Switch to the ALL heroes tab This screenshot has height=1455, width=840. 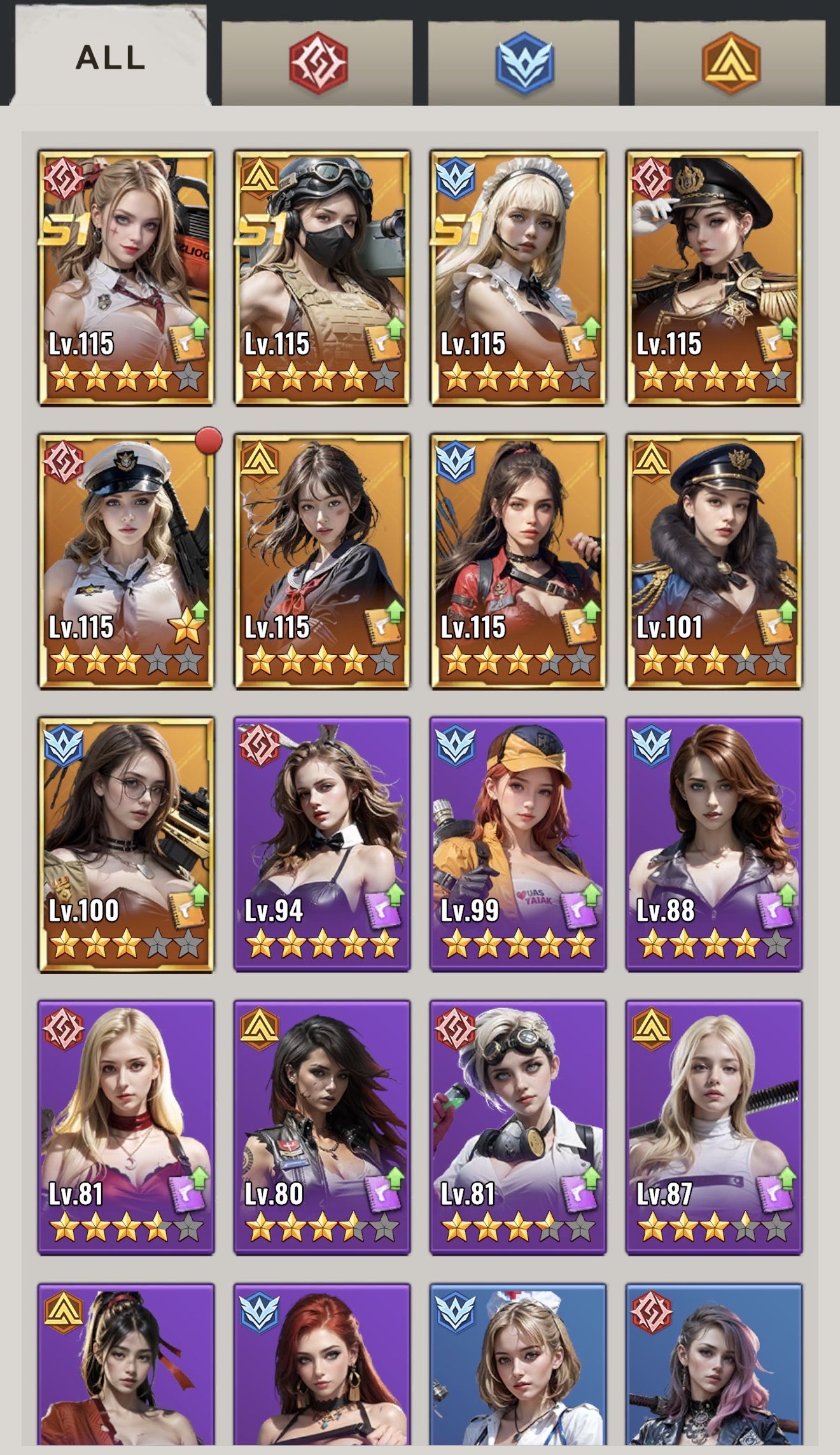coord(111,57)
